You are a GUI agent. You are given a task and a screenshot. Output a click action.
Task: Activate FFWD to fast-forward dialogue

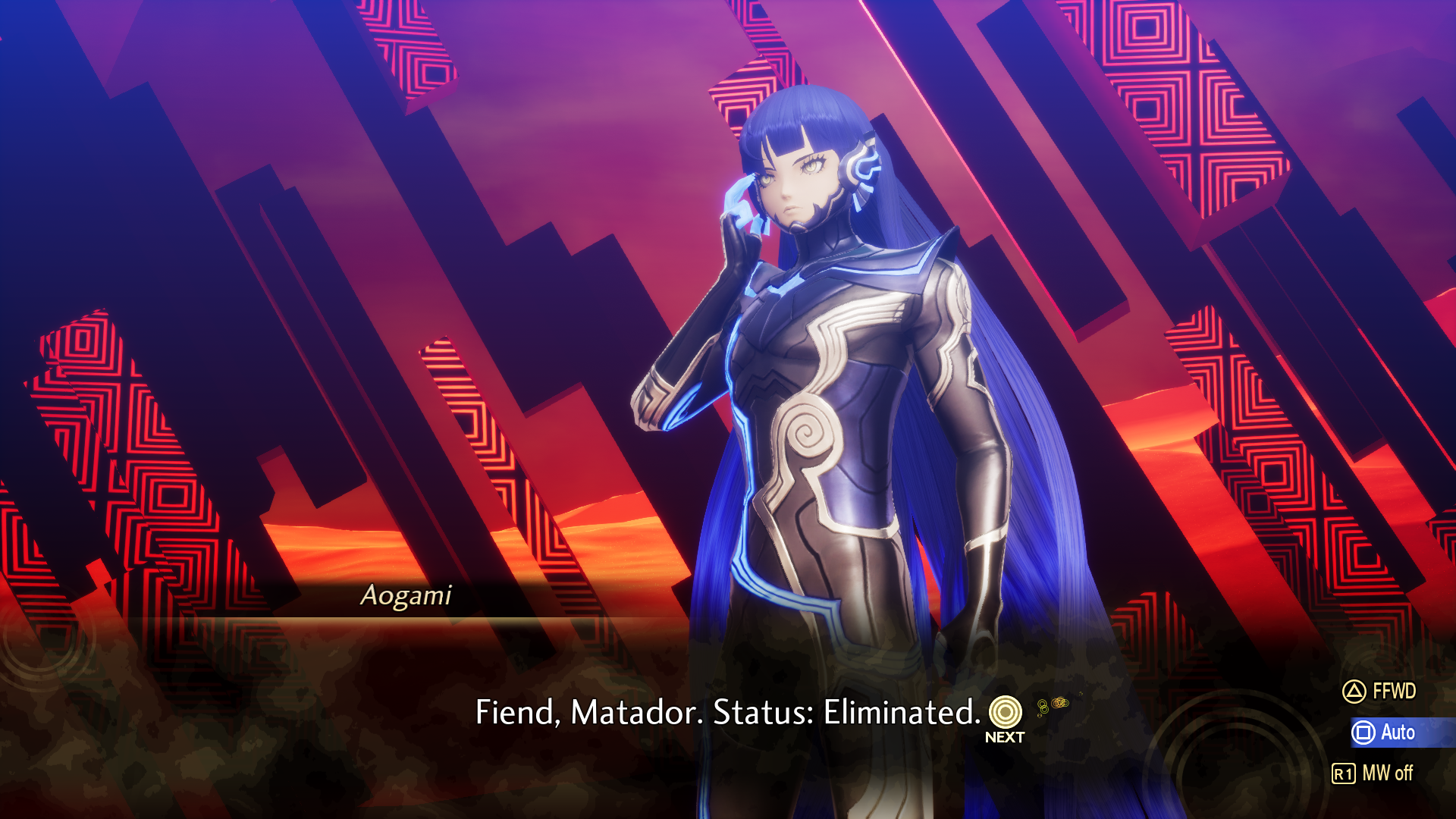click(x=1379, y=691)
